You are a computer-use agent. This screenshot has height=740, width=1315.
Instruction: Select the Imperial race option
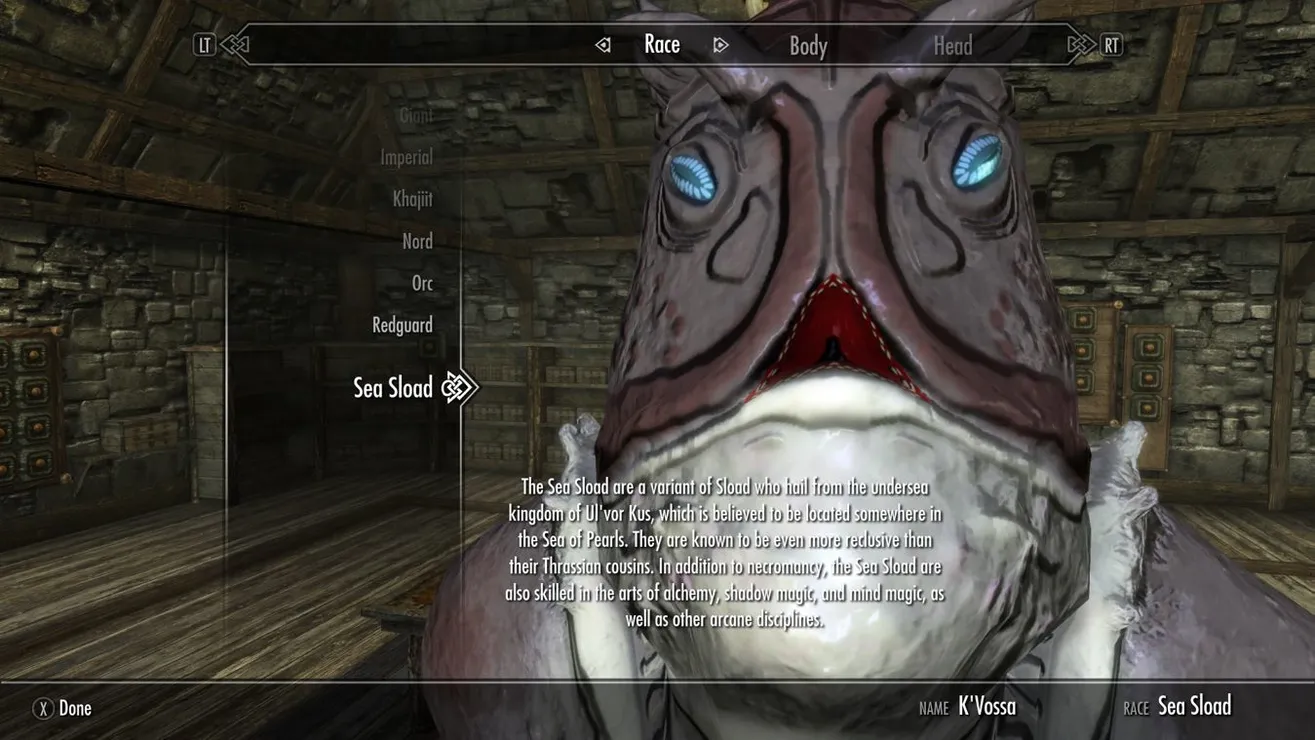click(406, 157)
